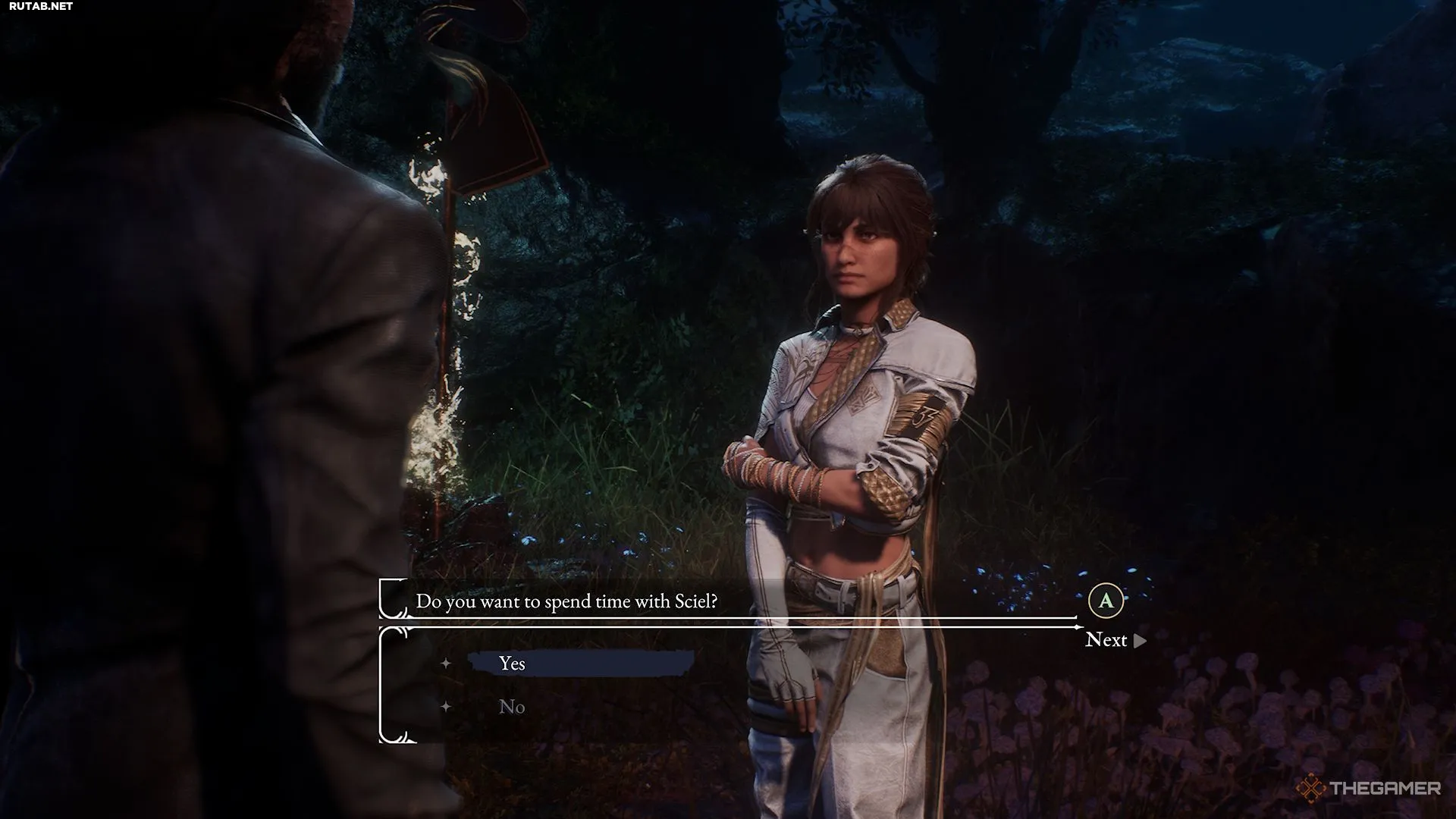Choose the Yes dialogue option

tap(513, 664)
